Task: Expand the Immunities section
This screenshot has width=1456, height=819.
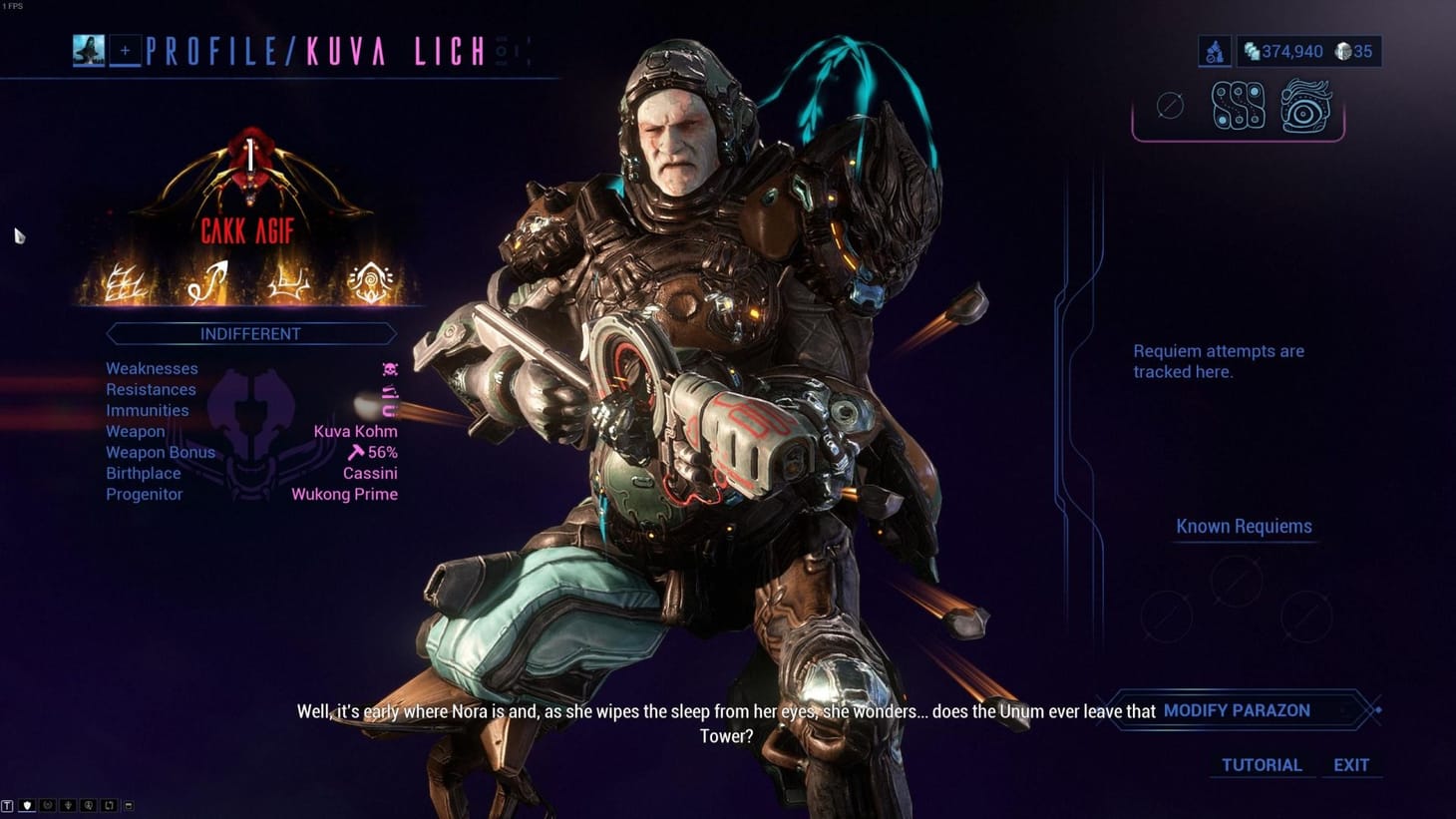Action: 148,410
